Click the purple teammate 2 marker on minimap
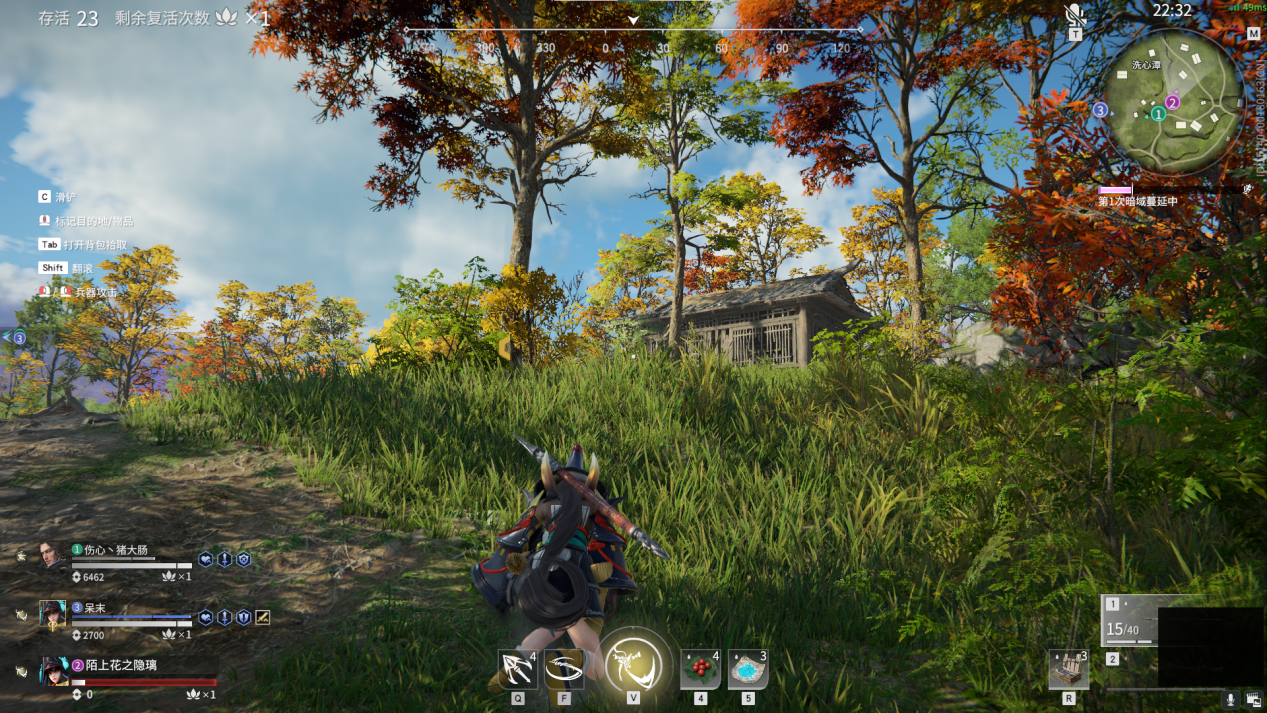Screen dimensions: 1267x713 click(1172, 102)
